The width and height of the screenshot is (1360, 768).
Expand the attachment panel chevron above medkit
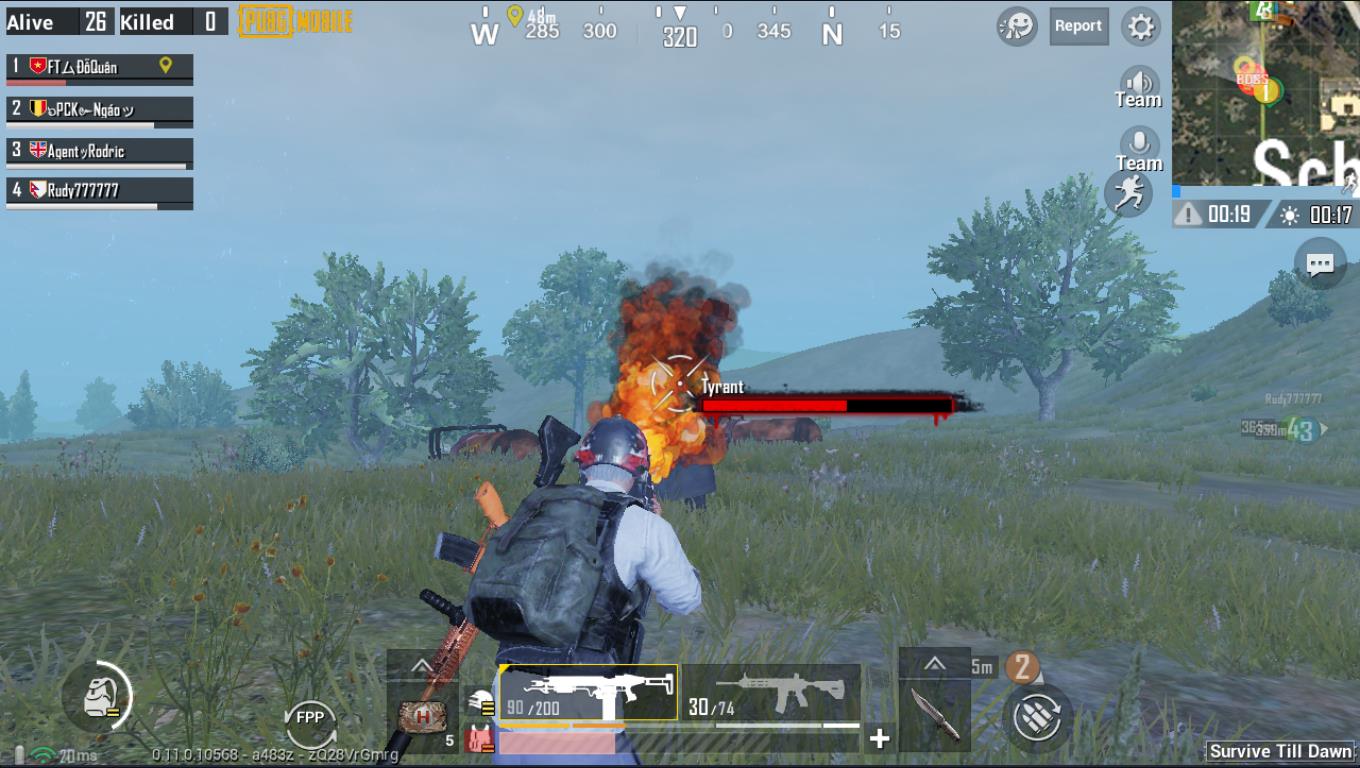pyautogui.click(x=423, y=666)
